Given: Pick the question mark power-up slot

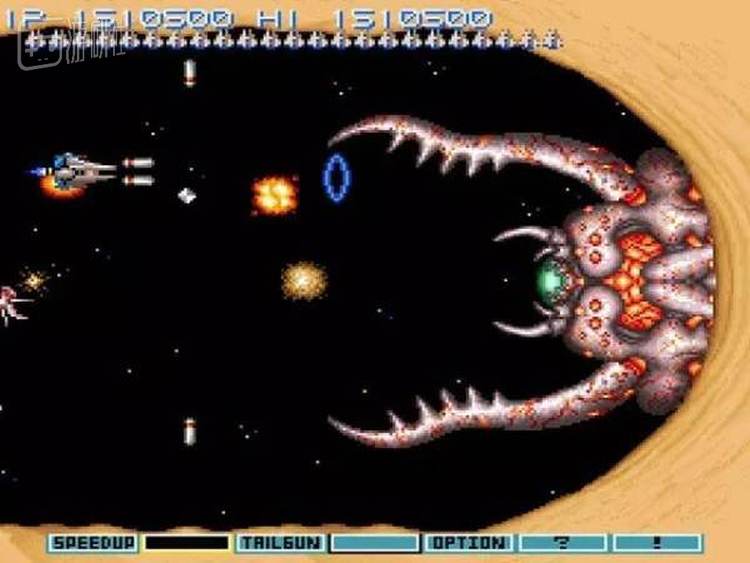Looking at the screenshot, I should (x=563, y=543).
